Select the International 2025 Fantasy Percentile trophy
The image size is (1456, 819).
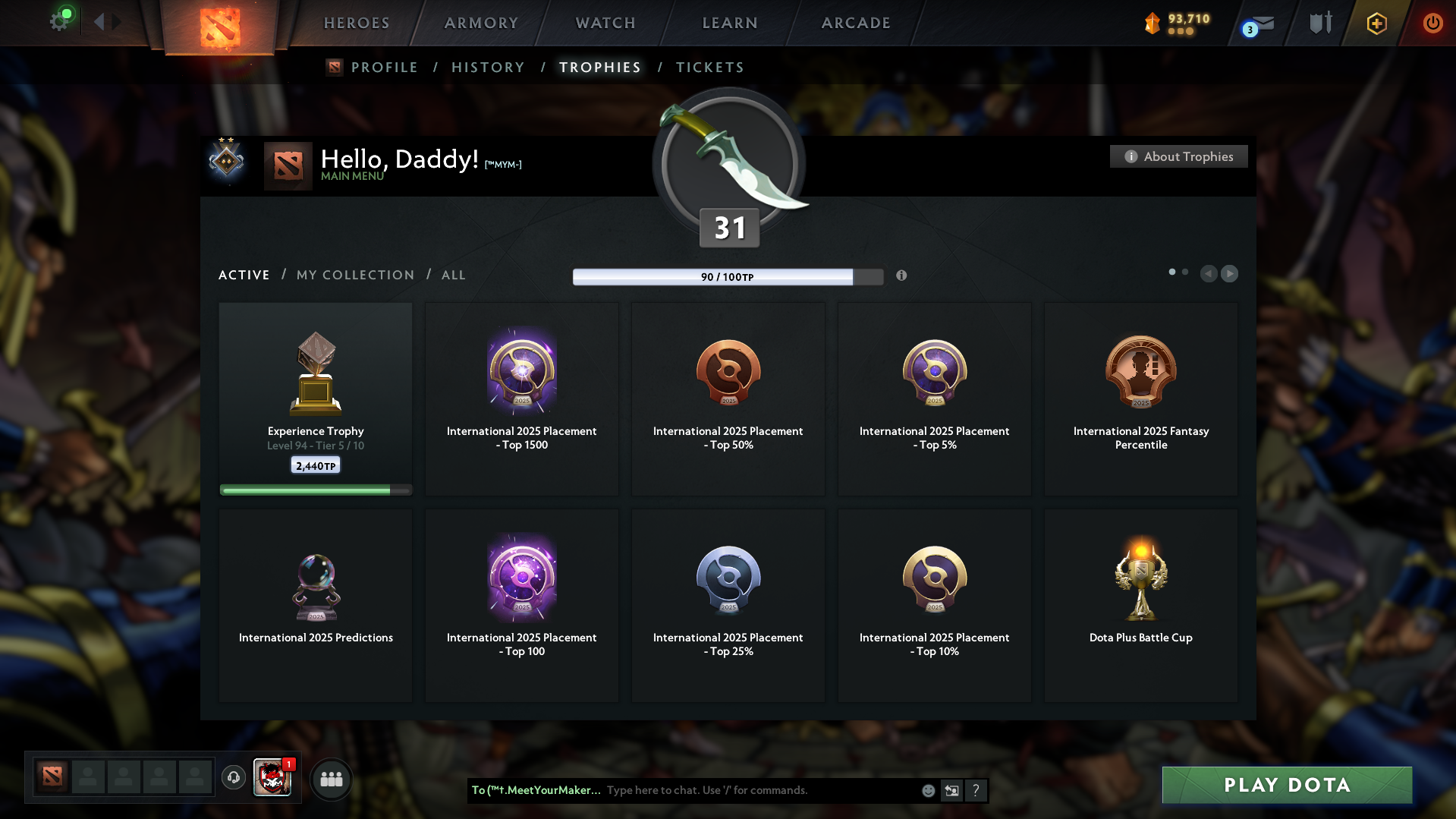pos(1140,399)
